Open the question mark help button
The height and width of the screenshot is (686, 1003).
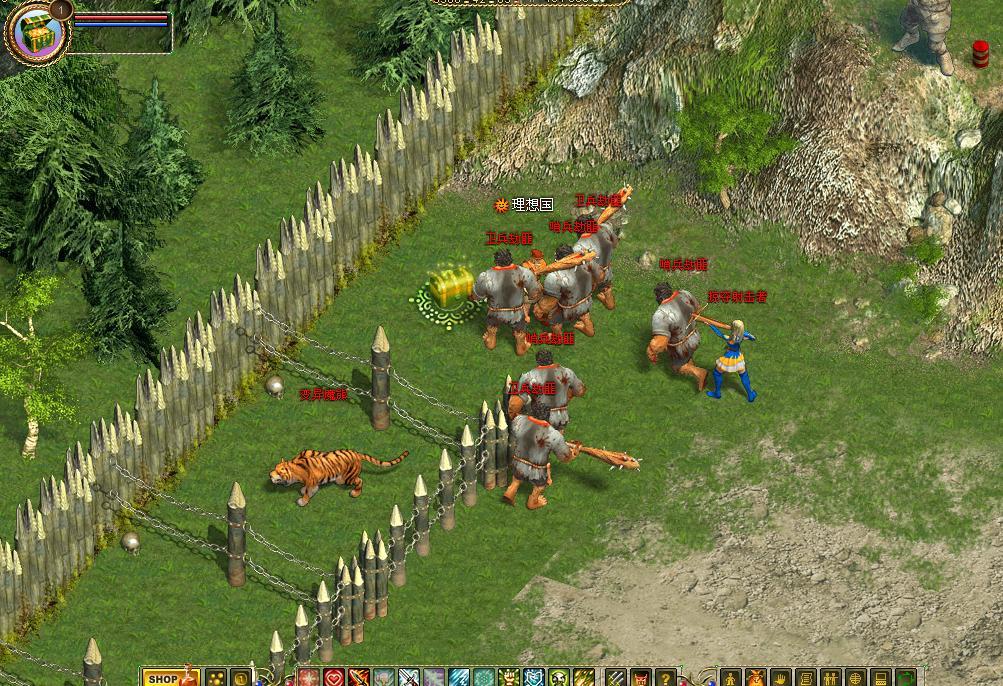tap(665, 679)
